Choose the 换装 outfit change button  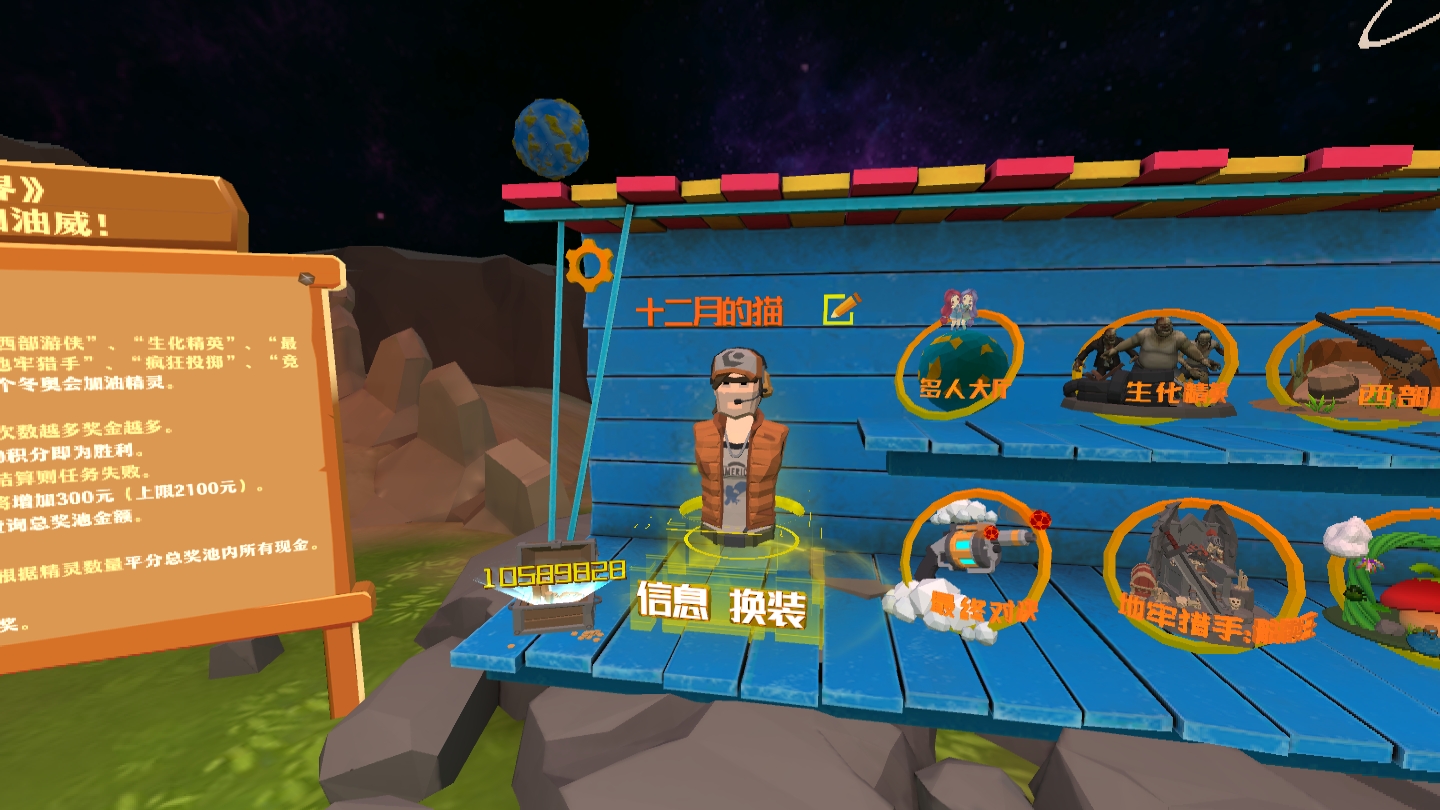coord(767,606)
